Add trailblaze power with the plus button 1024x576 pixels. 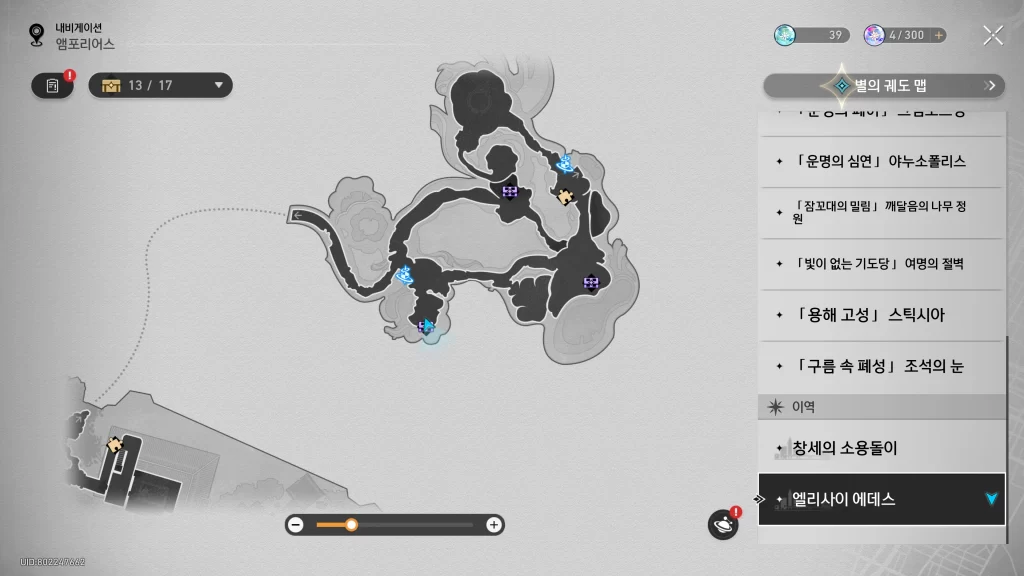(938, 35)
